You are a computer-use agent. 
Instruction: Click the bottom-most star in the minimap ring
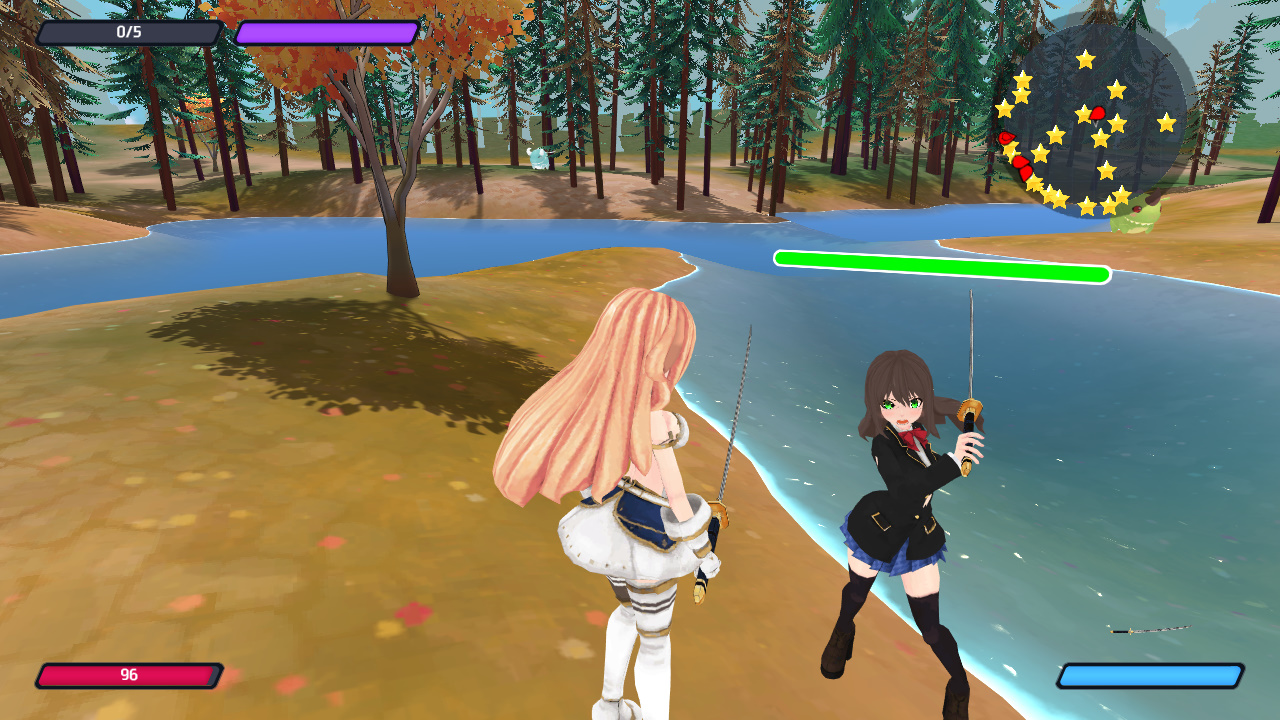pos(1088,205)
